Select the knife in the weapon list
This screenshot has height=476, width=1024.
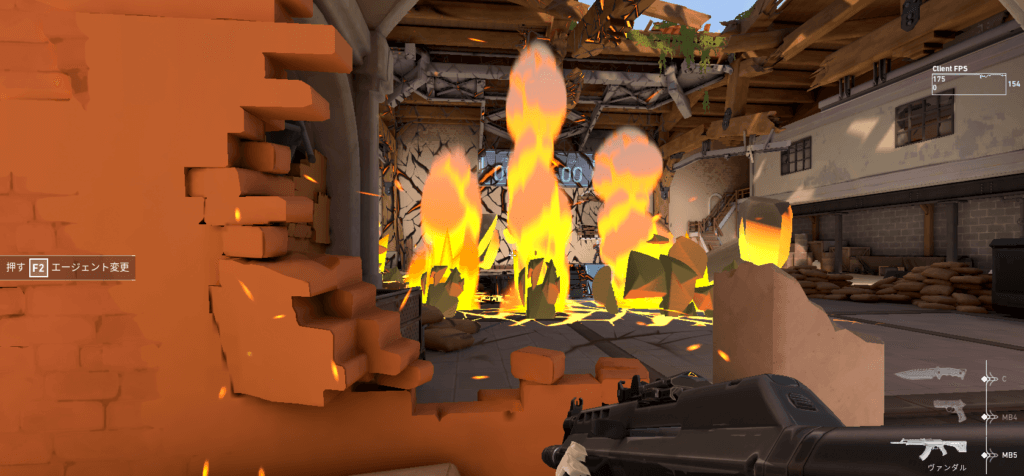click(930, 374)
